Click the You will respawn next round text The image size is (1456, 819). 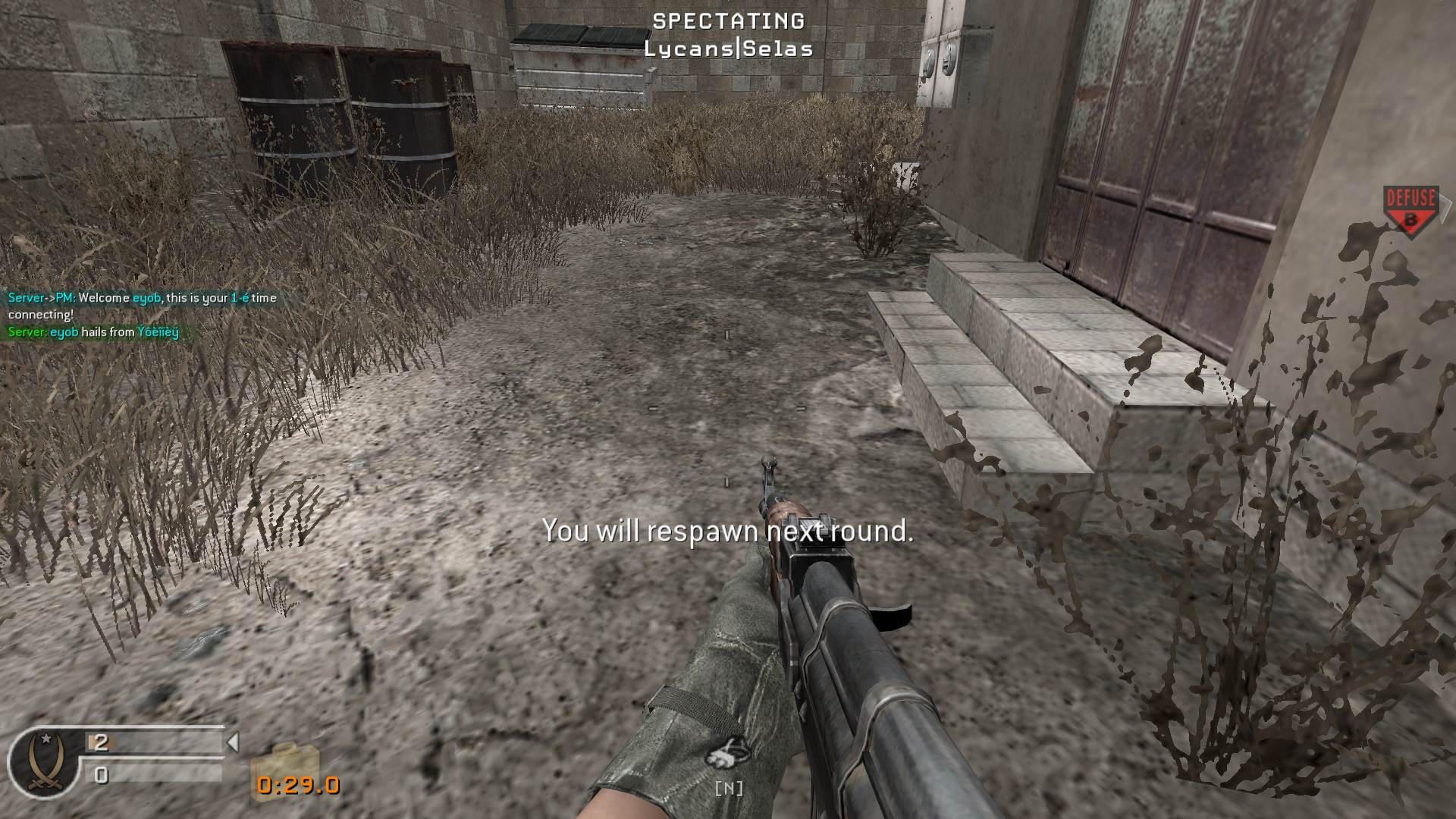[x=728, y=532]
